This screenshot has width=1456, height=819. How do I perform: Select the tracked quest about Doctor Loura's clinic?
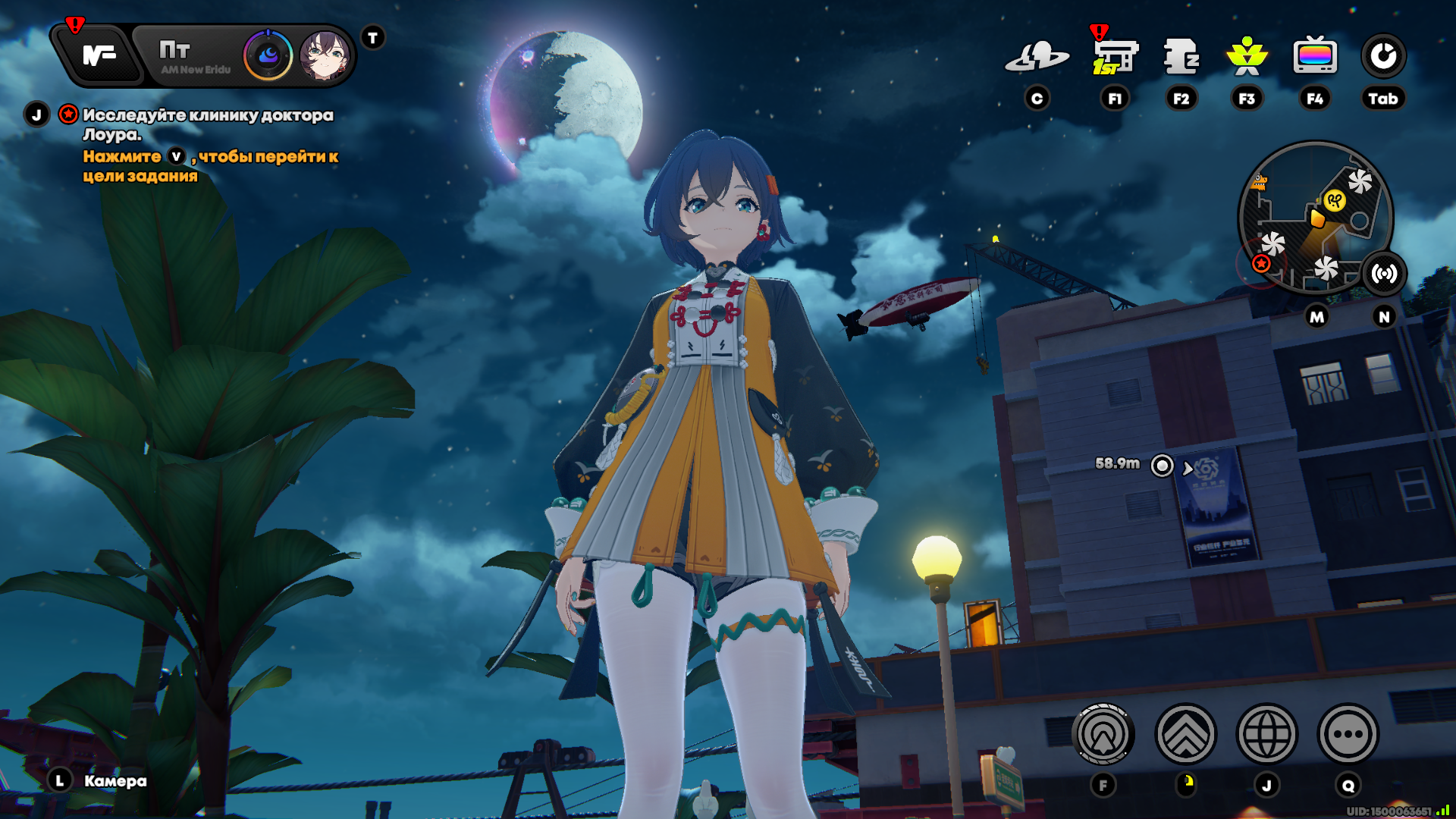207,124
